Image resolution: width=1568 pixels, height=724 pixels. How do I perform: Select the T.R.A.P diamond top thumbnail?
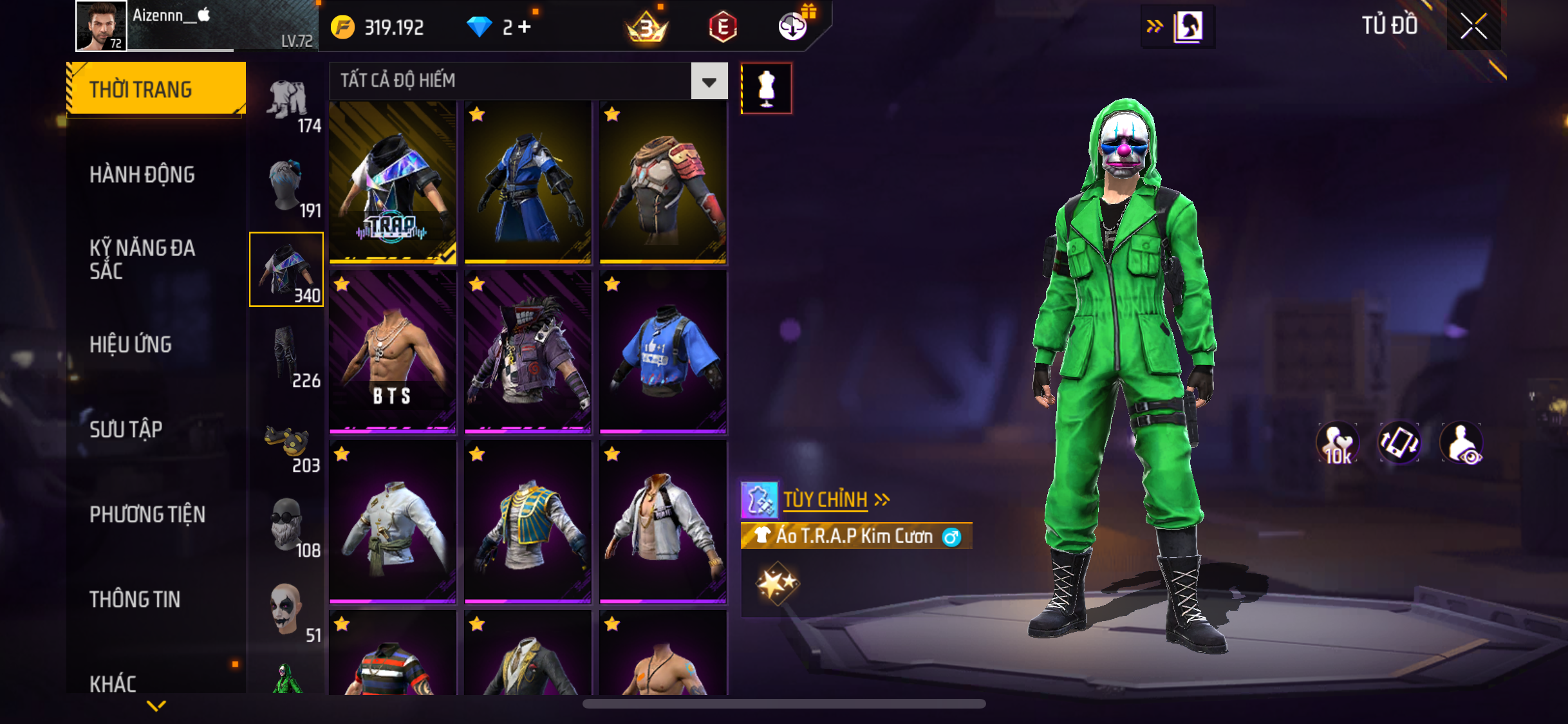(393, 182)
